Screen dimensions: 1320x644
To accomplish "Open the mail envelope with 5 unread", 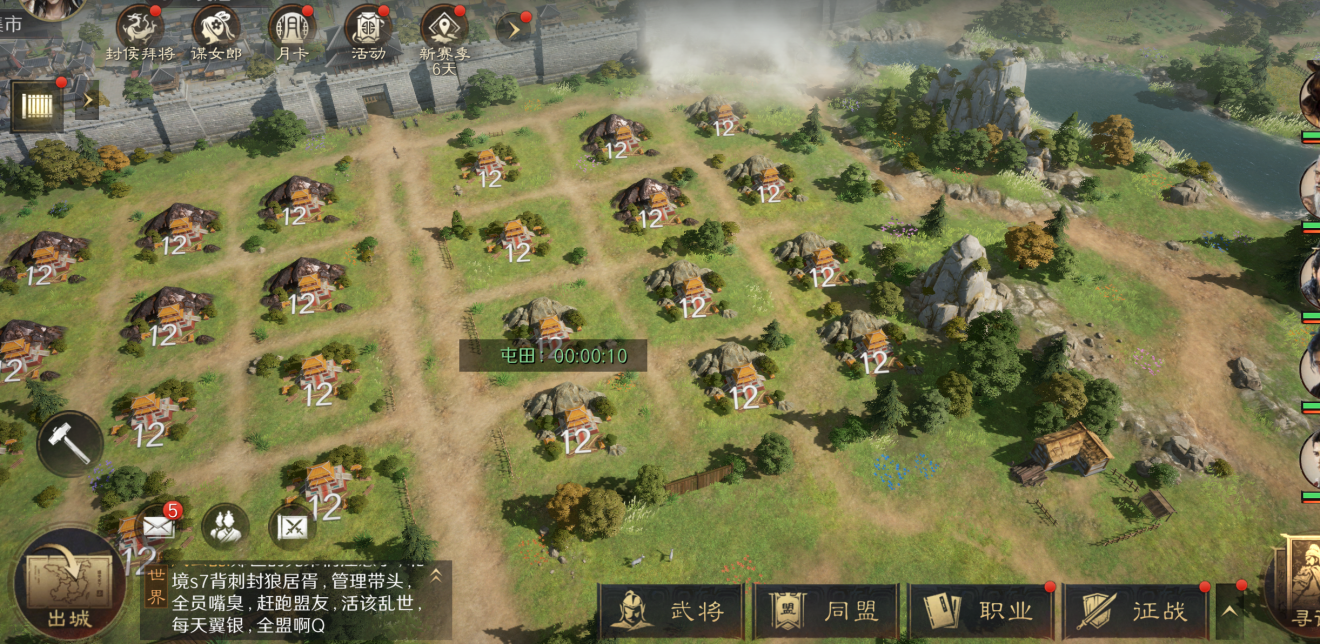I will (157, 526).
